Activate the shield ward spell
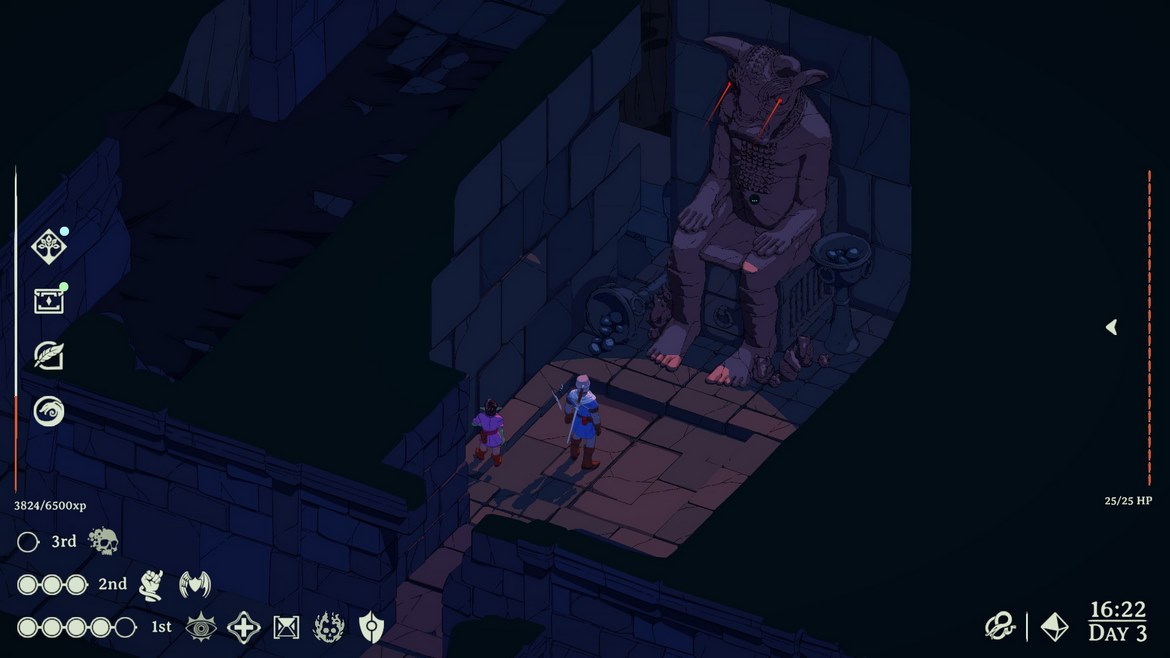 pos(371,628)
